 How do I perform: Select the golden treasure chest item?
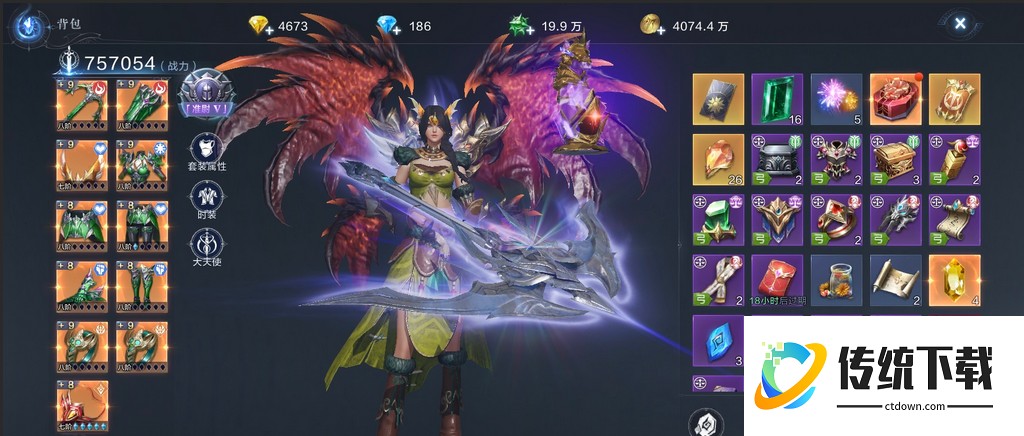pos(894,159)
